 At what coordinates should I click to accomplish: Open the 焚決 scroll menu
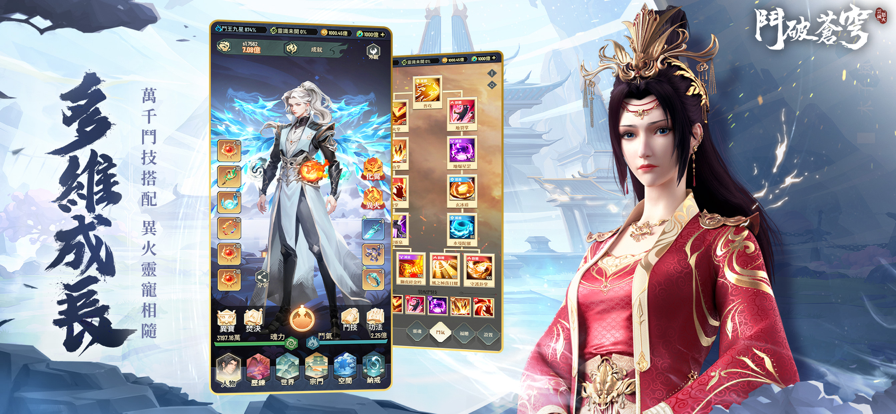[253, 318]
